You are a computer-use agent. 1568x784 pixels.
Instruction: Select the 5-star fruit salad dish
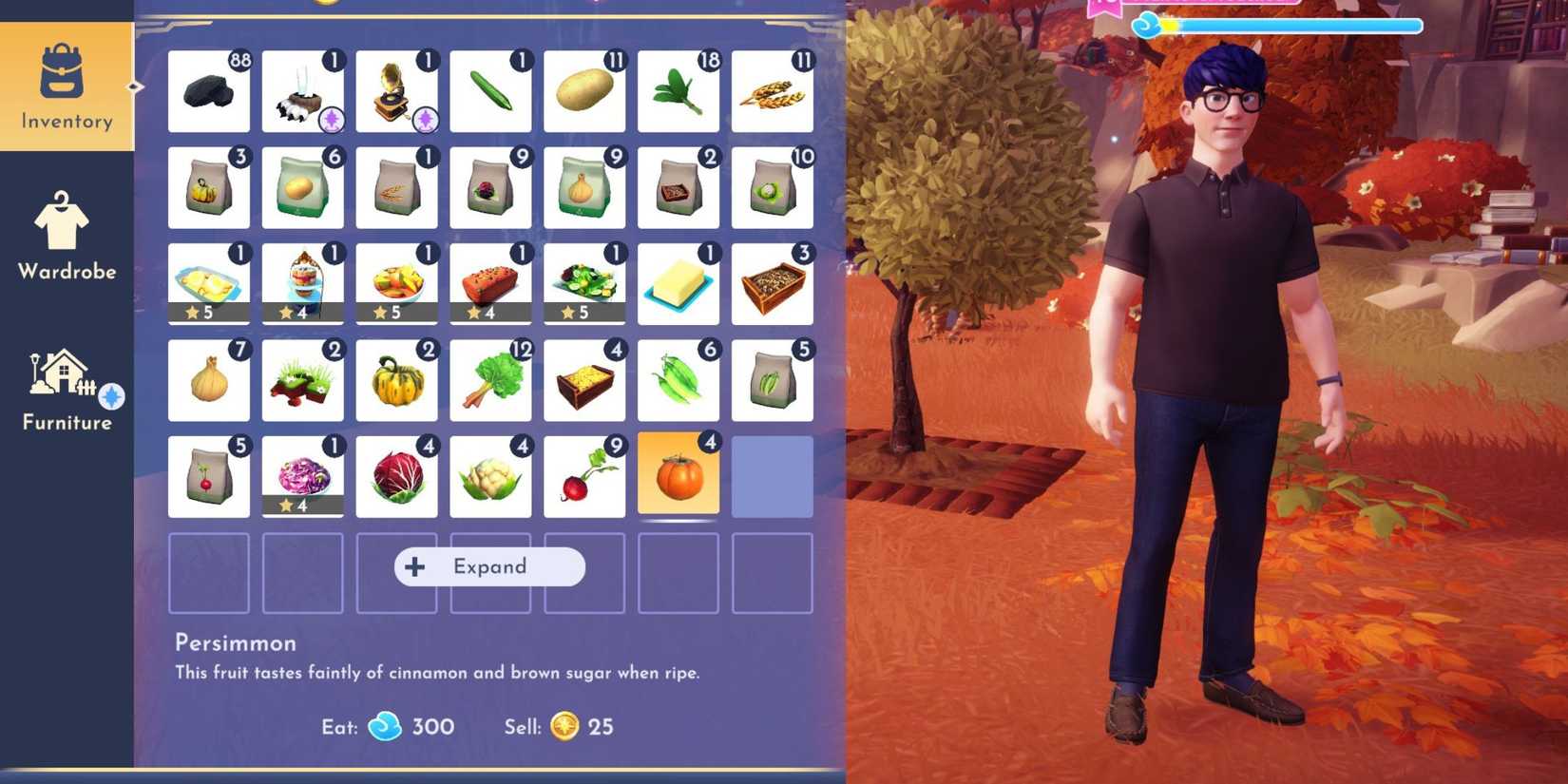(x=396, y=284)
